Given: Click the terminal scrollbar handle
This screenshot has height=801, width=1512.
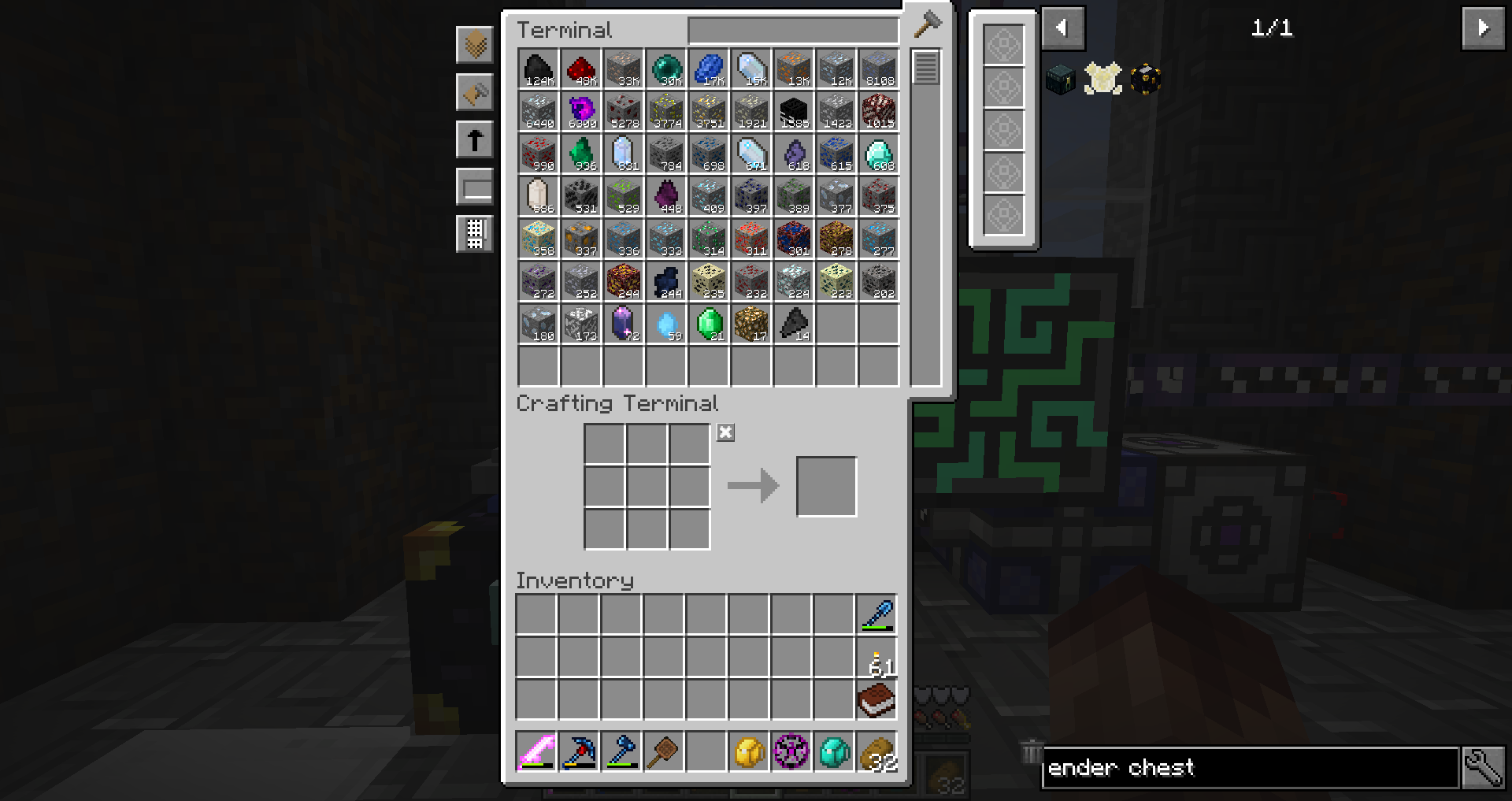Looking at the screenshot, I should coord(925,68).
